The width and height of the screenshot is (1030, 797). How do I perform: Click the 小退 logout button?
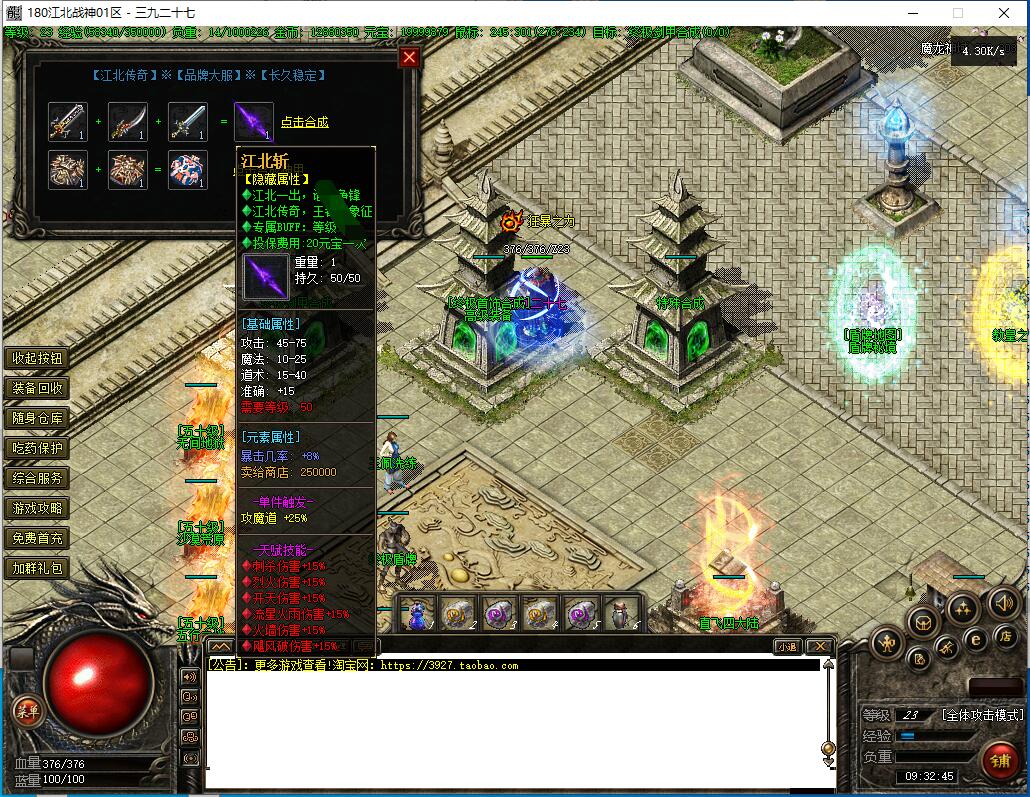point(787,647)
